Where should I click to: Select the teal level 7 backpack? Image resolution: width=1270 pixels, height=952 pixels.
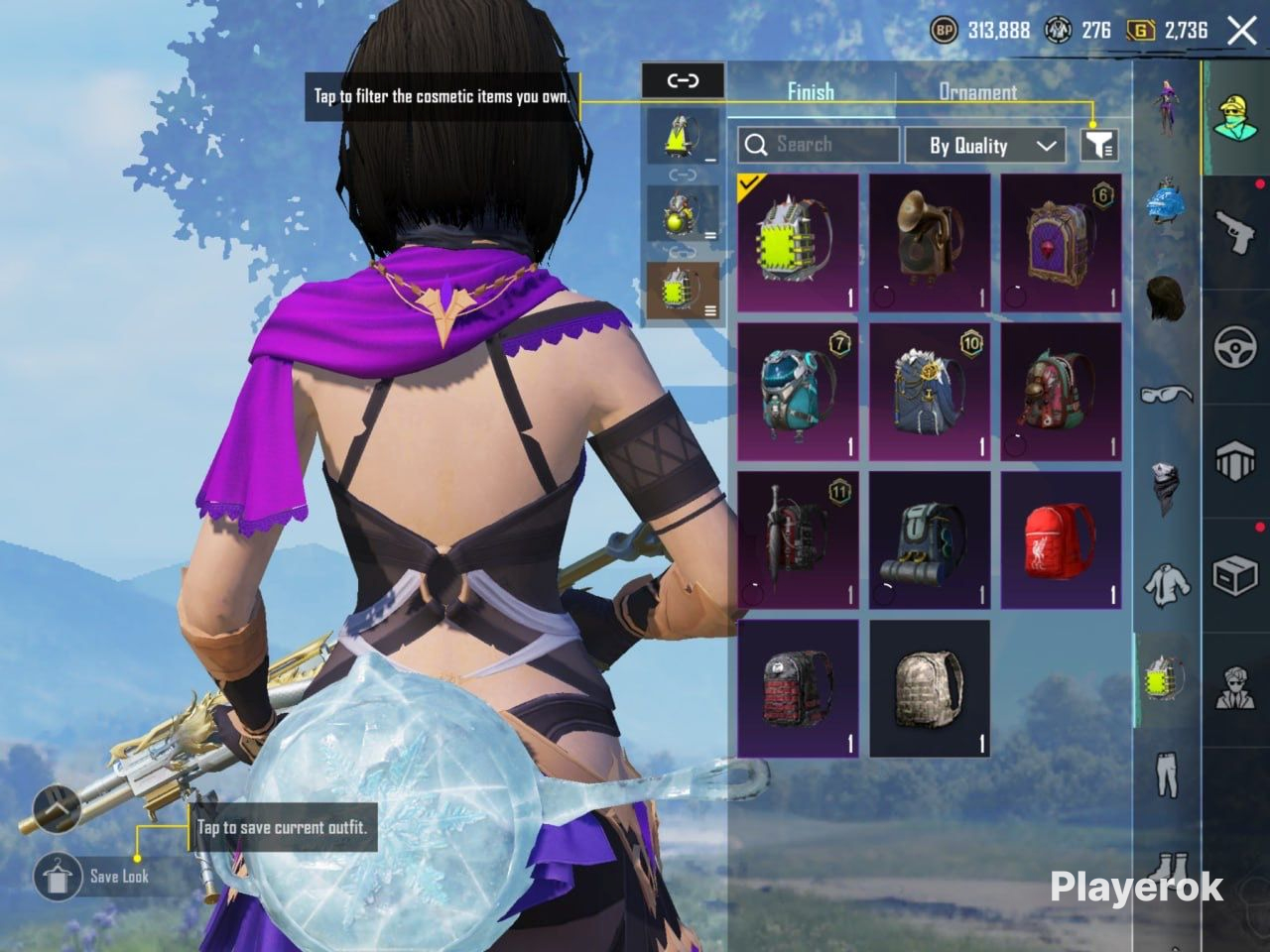coord(798,392)
